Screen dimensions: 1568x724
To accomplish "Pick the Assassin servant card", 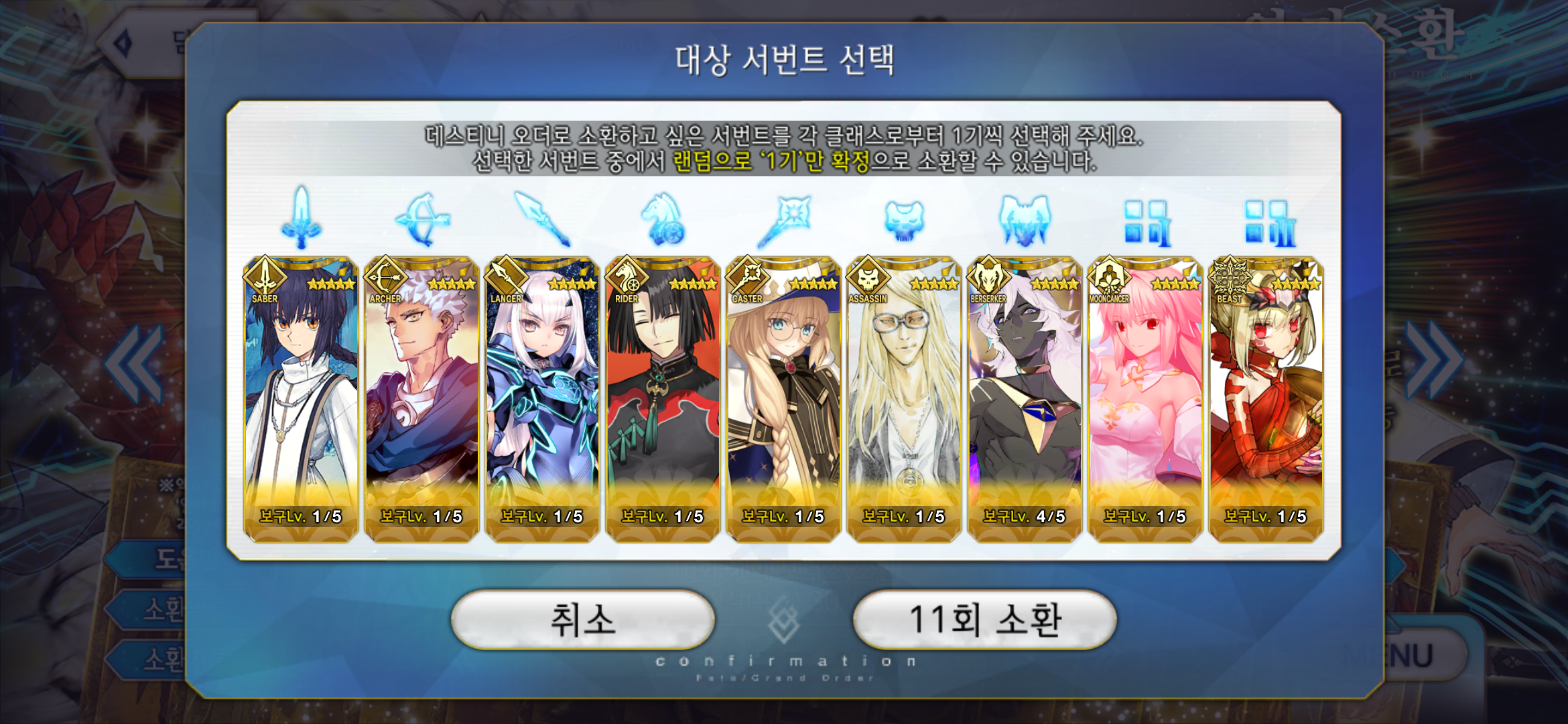I will pyautogui.click(x=904, y=399).
